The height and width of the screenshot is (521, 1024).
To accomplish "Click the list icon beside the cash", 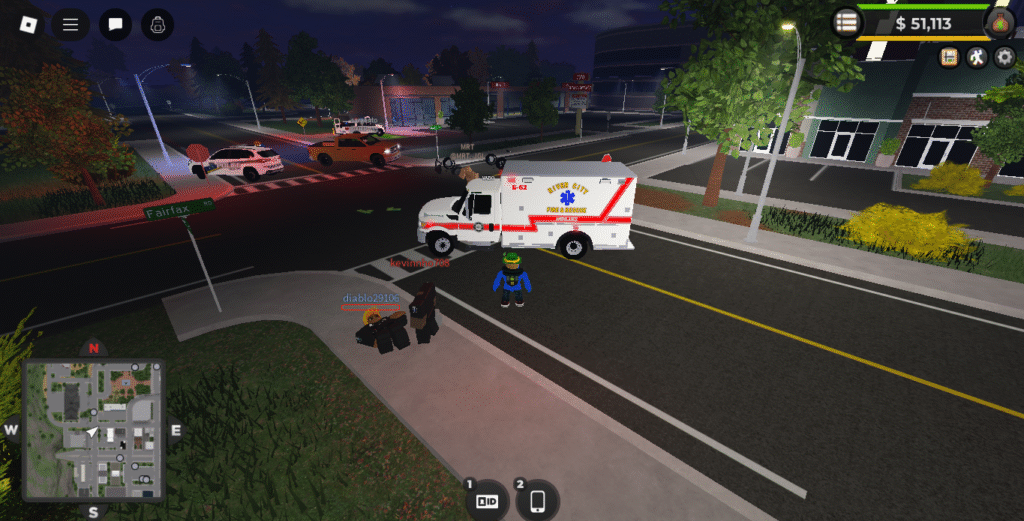I will point(847,23).
